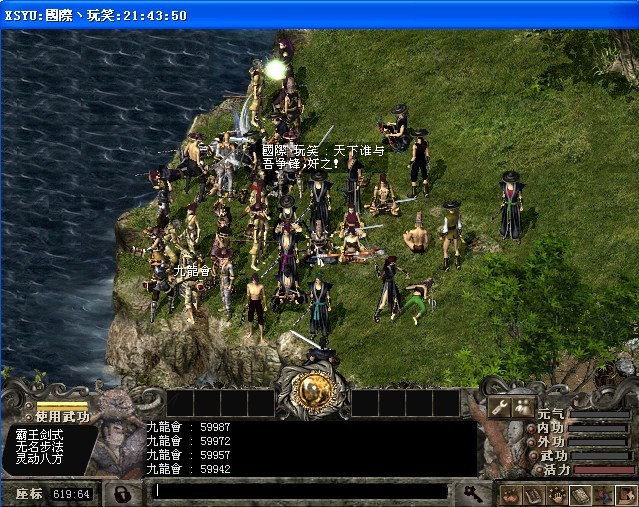Open the character figure icon

point(602,494)
